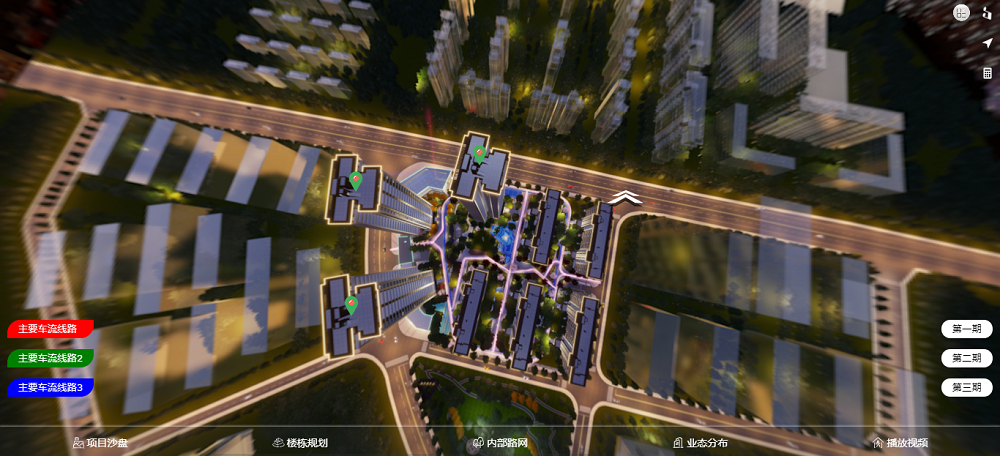Open the calculator icon
Screen dimensions: 1000x456
click(x=988, y=74)
